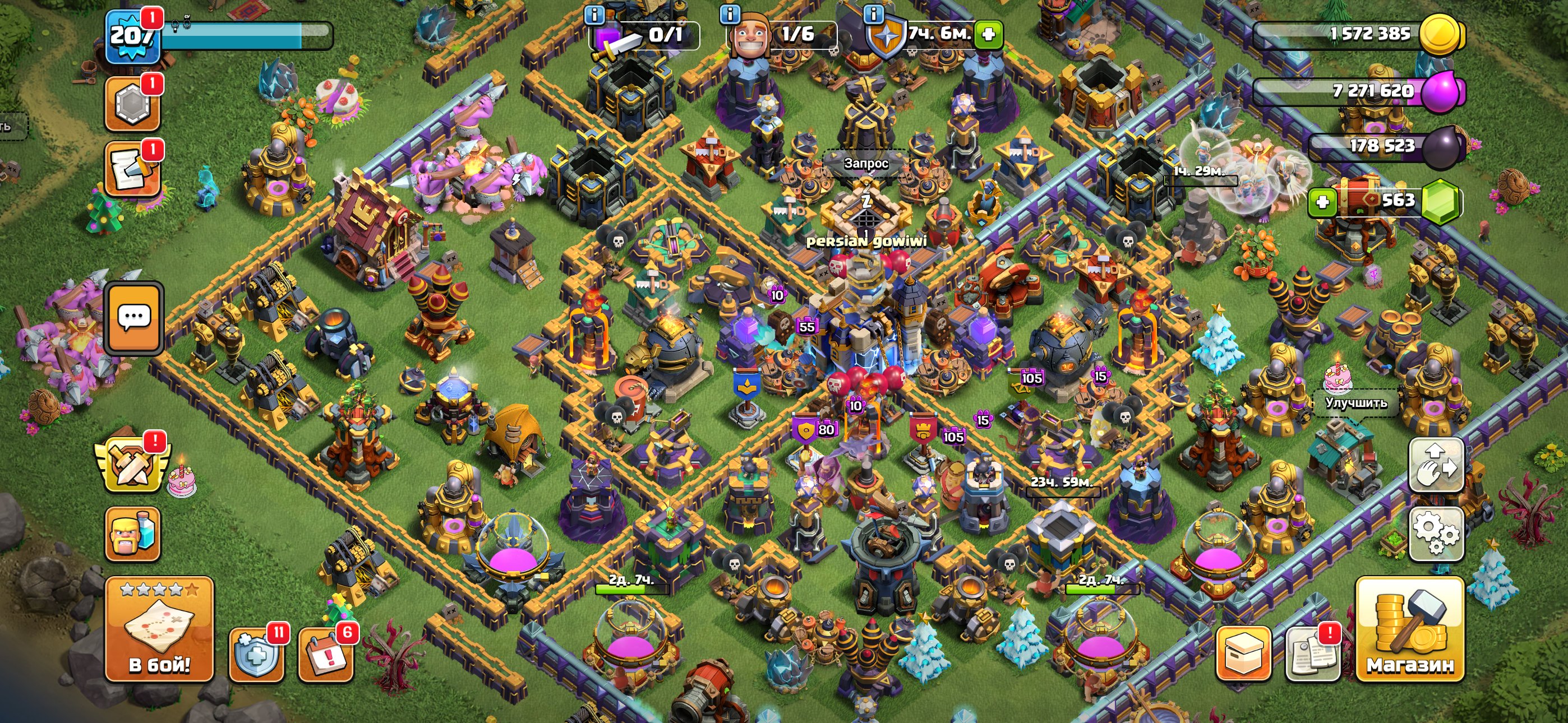Open the army training barbarian icon

coord(133,534)
